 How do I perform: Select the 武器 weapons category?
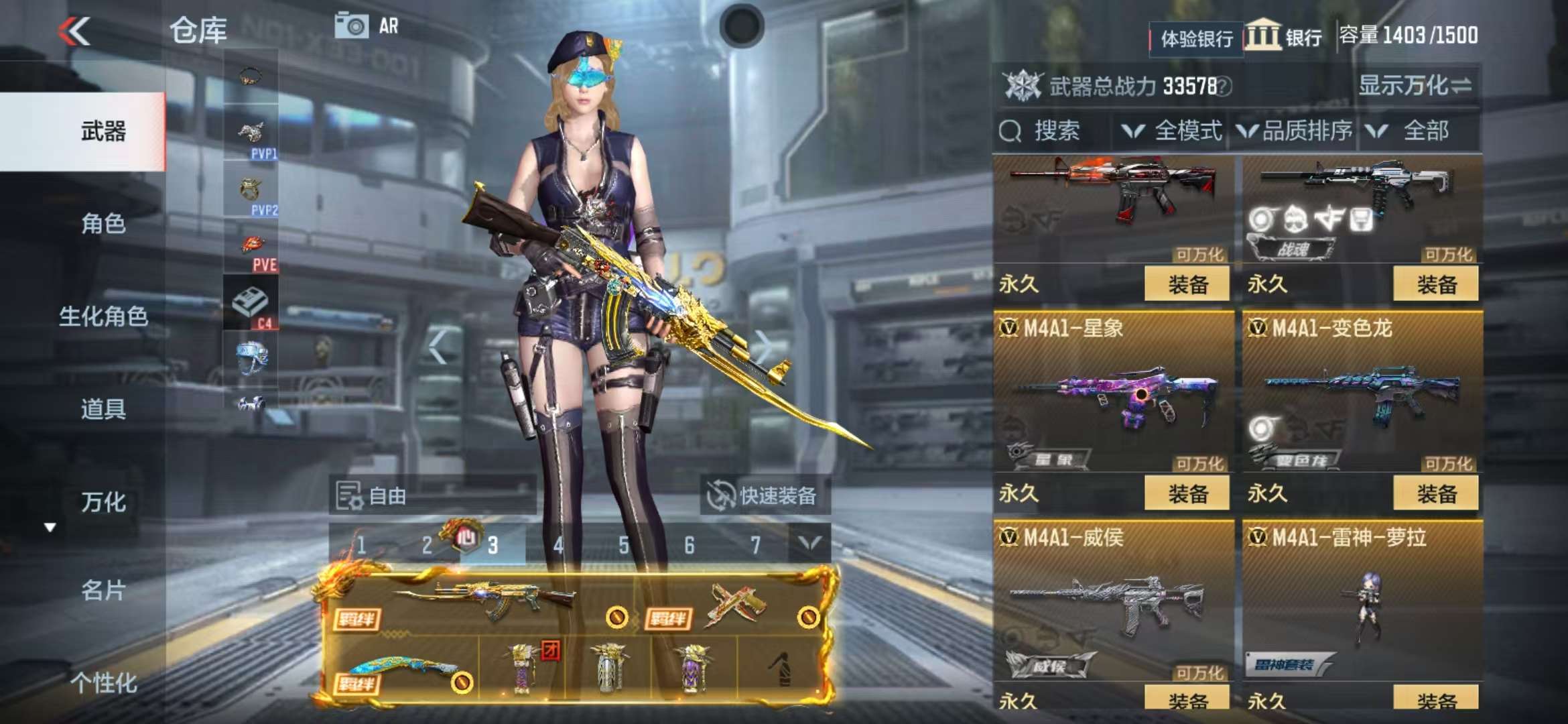pos(103,131)
